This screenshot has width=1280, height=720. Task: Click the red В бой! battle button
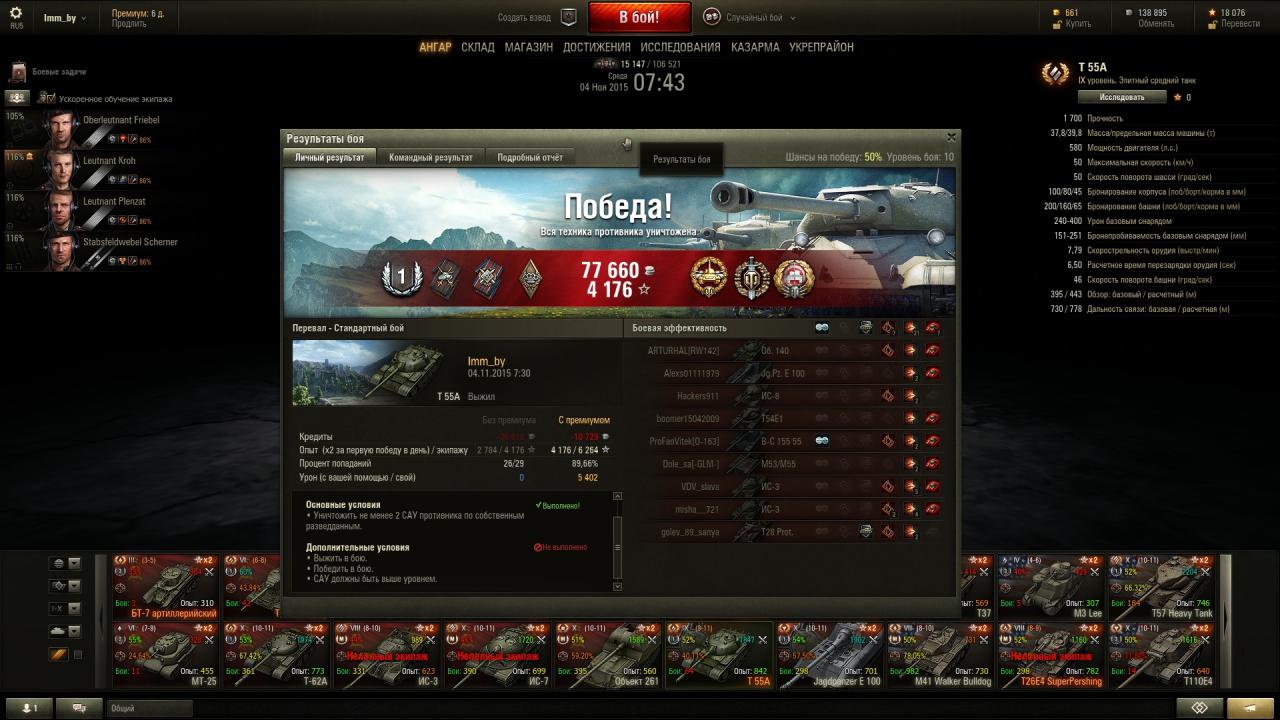click(639, 17)
